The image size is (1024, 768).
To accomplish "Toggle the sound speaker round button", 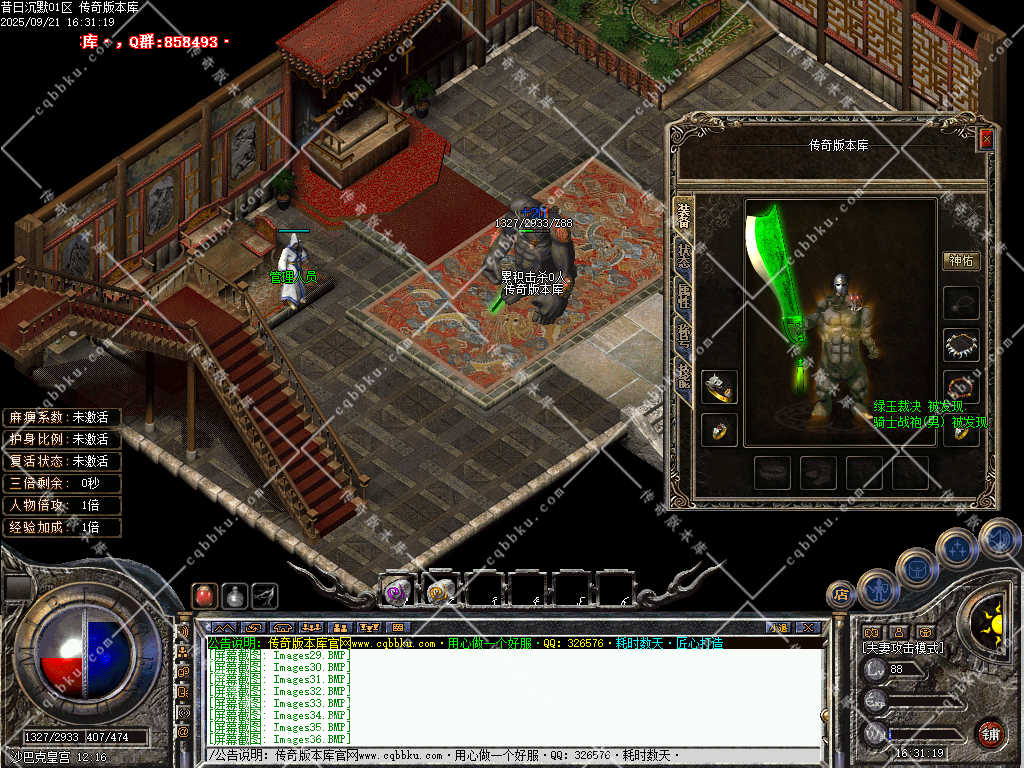I will [998, 538].
